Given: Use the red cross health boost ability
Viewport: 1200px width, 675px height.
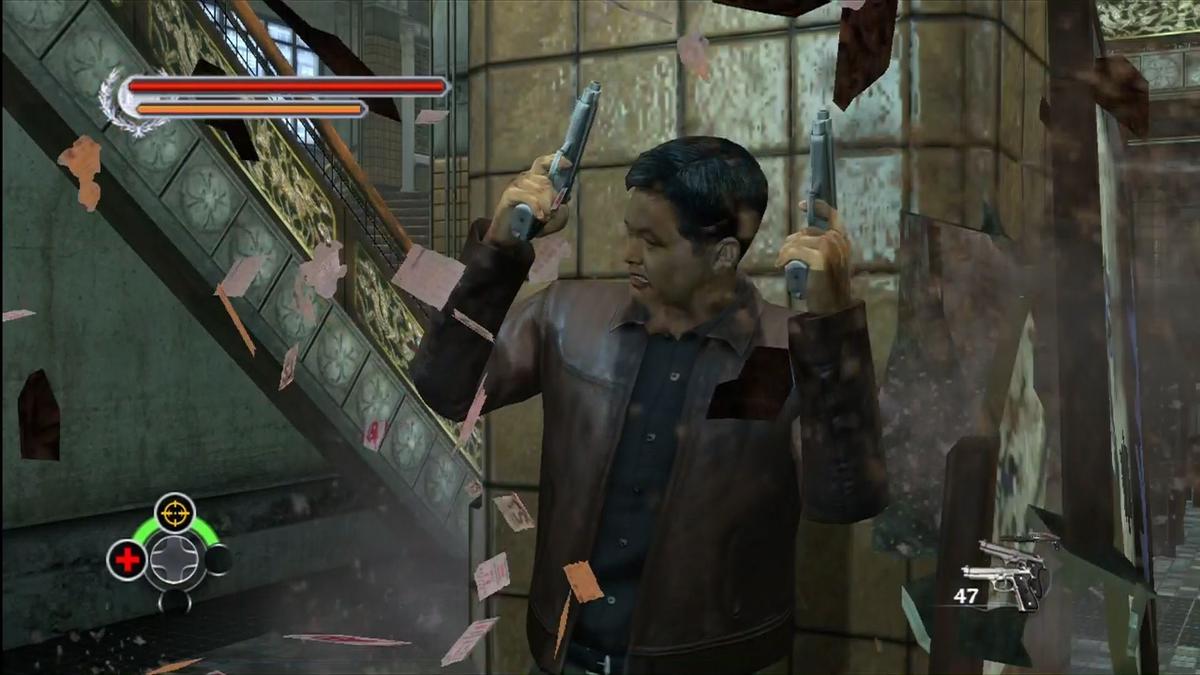Looking at the screenshot, I should pyautogui.click(x=127, y=560).
